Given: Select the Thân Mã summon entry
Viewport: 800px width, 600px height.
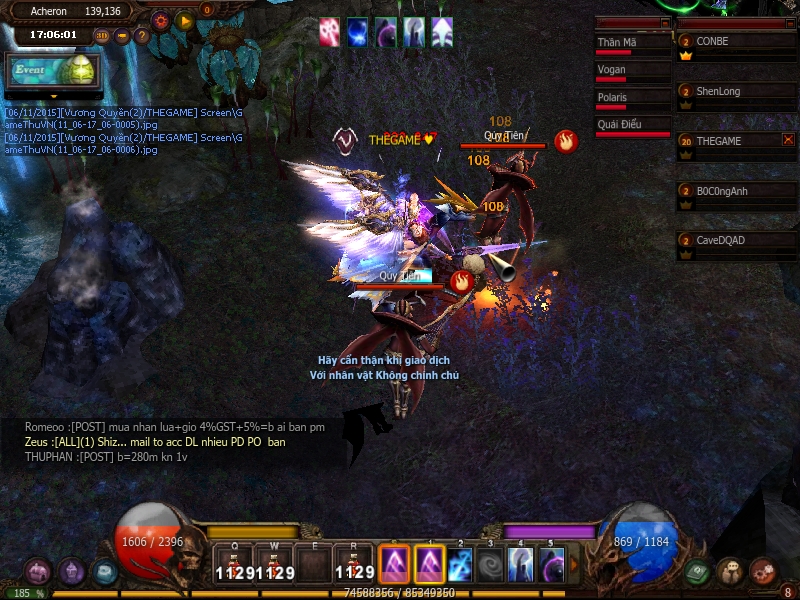Looking at the screenshot, I should (x=633, y=43).
